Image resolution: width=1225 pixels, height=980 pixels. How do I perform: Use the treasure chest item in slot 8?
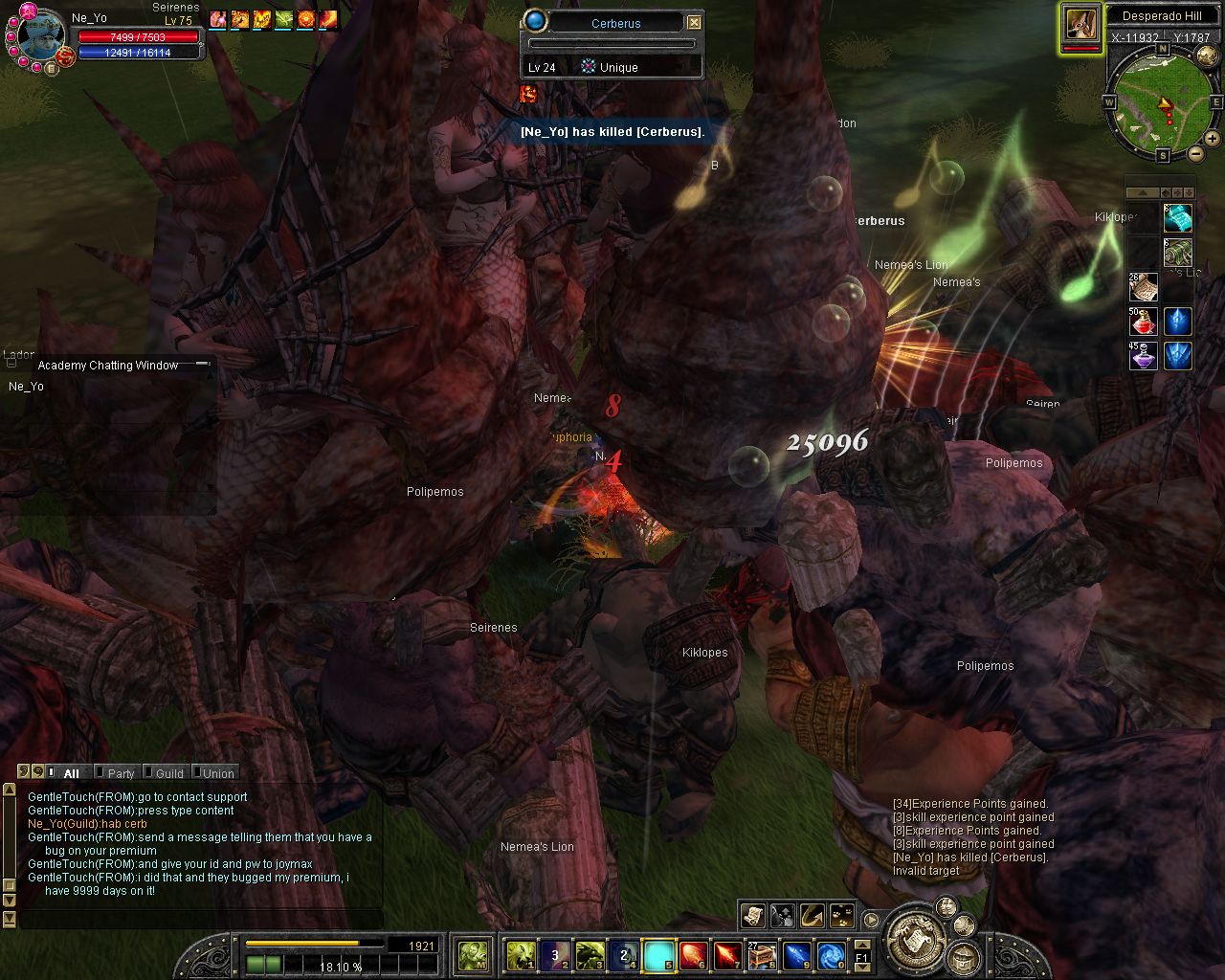tap(762, 955)
